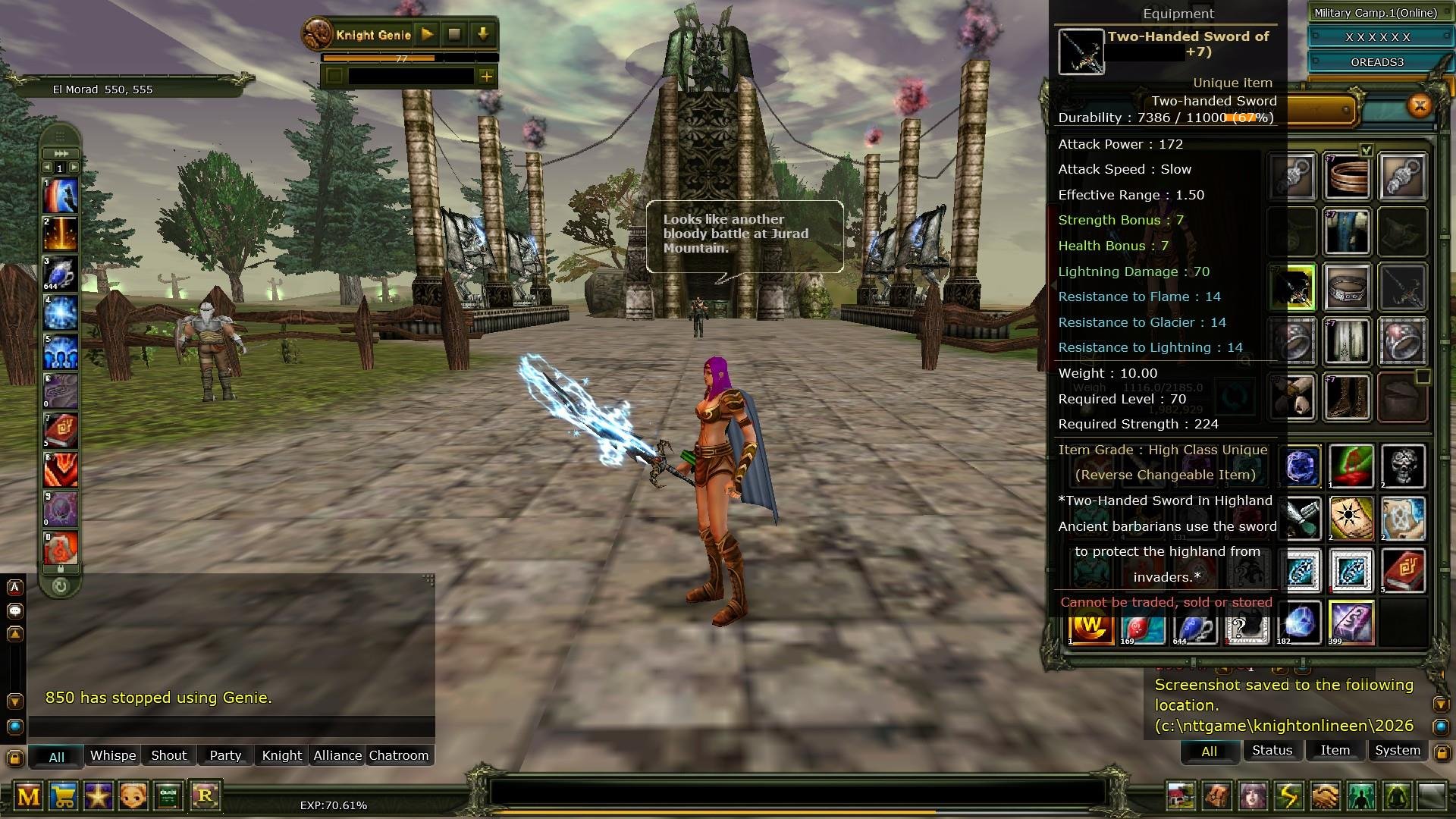The width and height of the screenshot is (1456, 819).
Task: Select the glowing Two-Handed Sword in equipment
Action: (x=1292, y=288)
